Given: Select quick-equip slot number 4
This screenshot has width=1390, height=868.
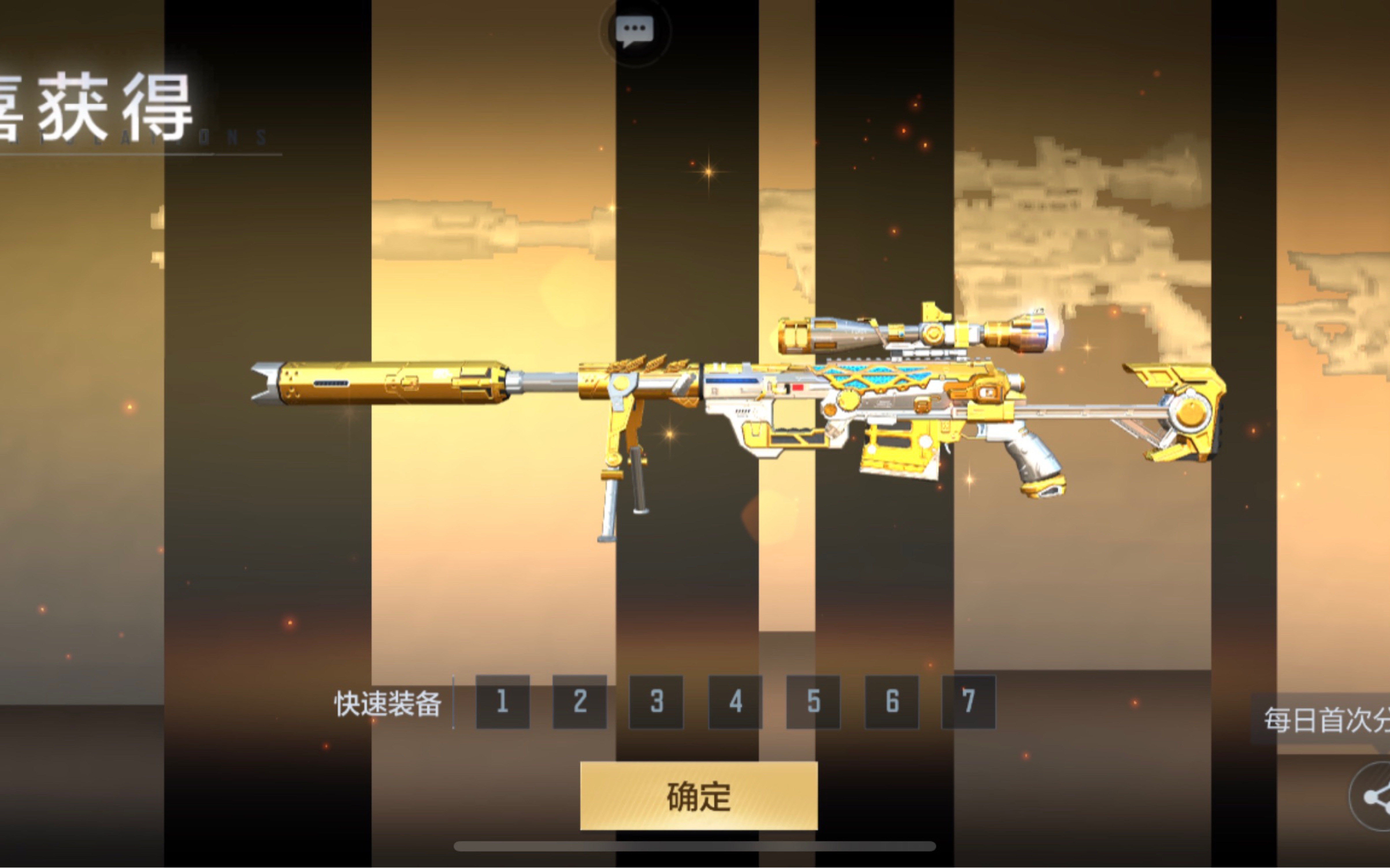Looking at the screenshot, I should point(735,702).
